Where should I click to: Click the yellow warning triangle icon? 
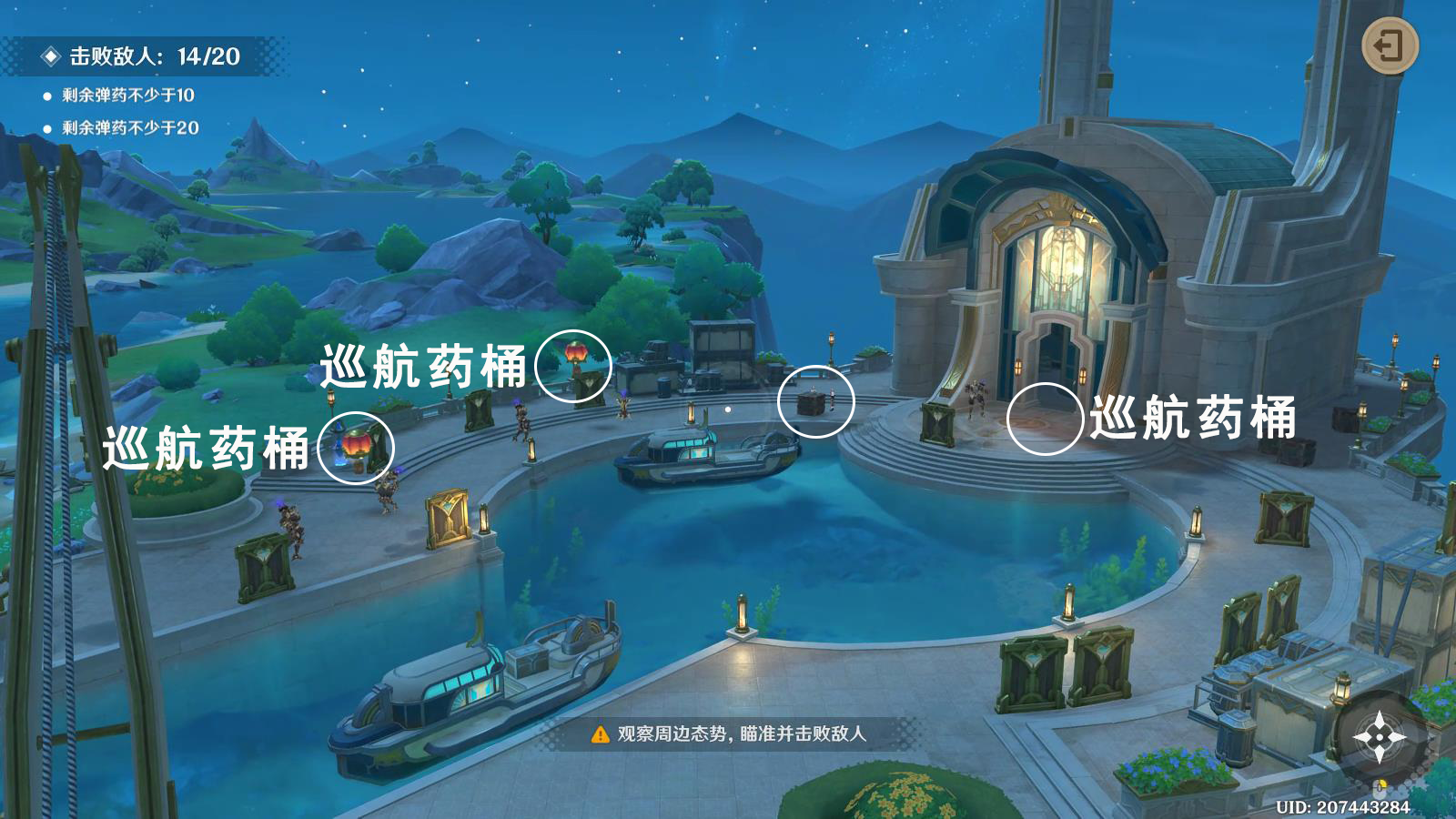point(600,734)
